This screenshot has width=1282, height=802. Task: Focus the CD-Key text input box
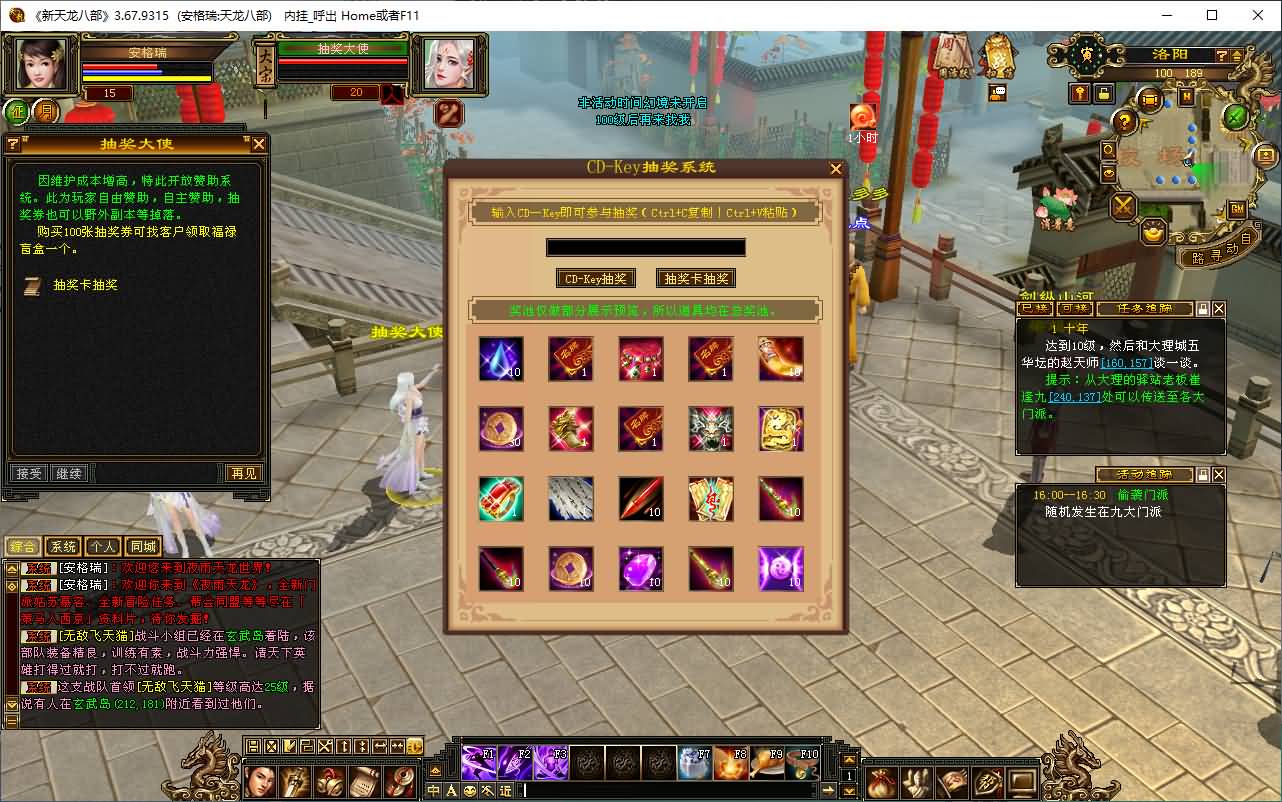(645, 247)
